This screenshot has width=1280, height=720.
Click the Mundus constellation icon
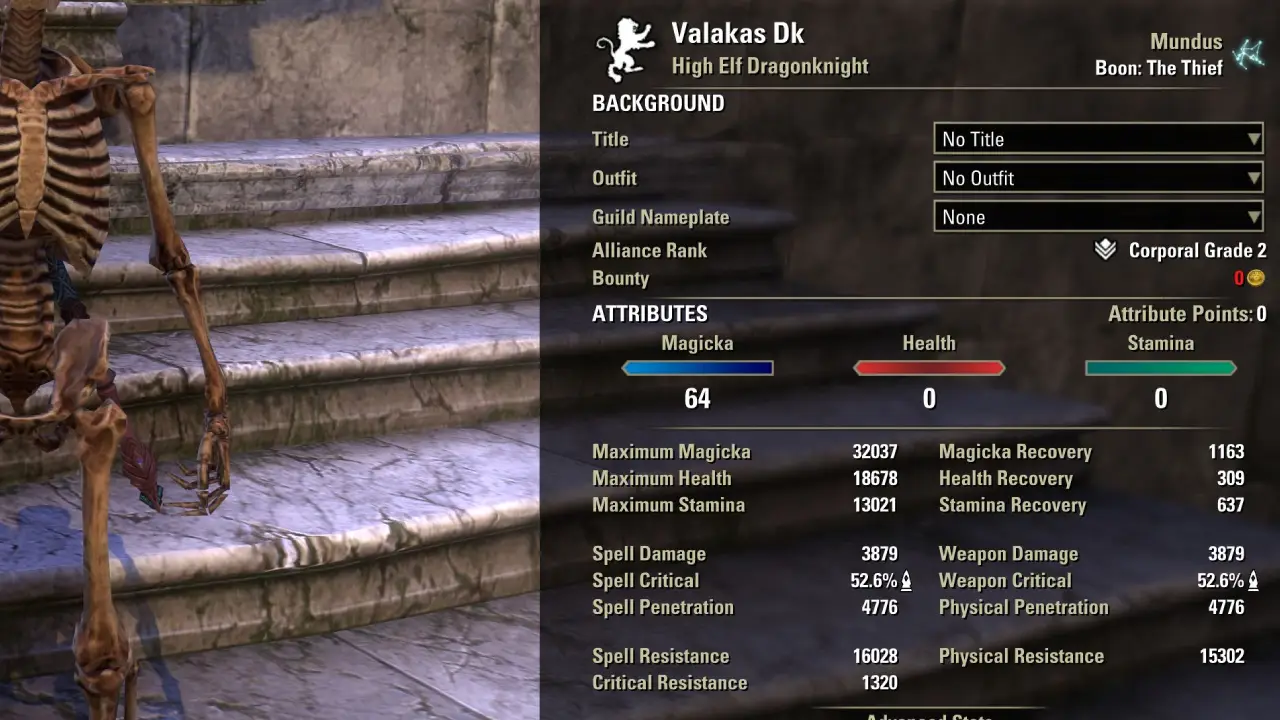pyautogui.click(x=1247, y=54)
